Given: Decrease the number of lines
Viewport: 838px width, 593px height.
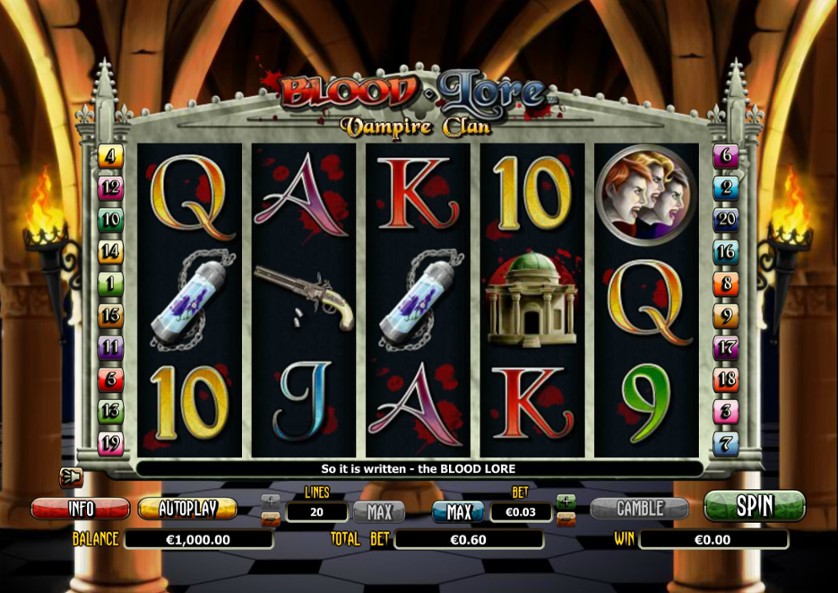Looking at the screenshot, I should (270, 518).
